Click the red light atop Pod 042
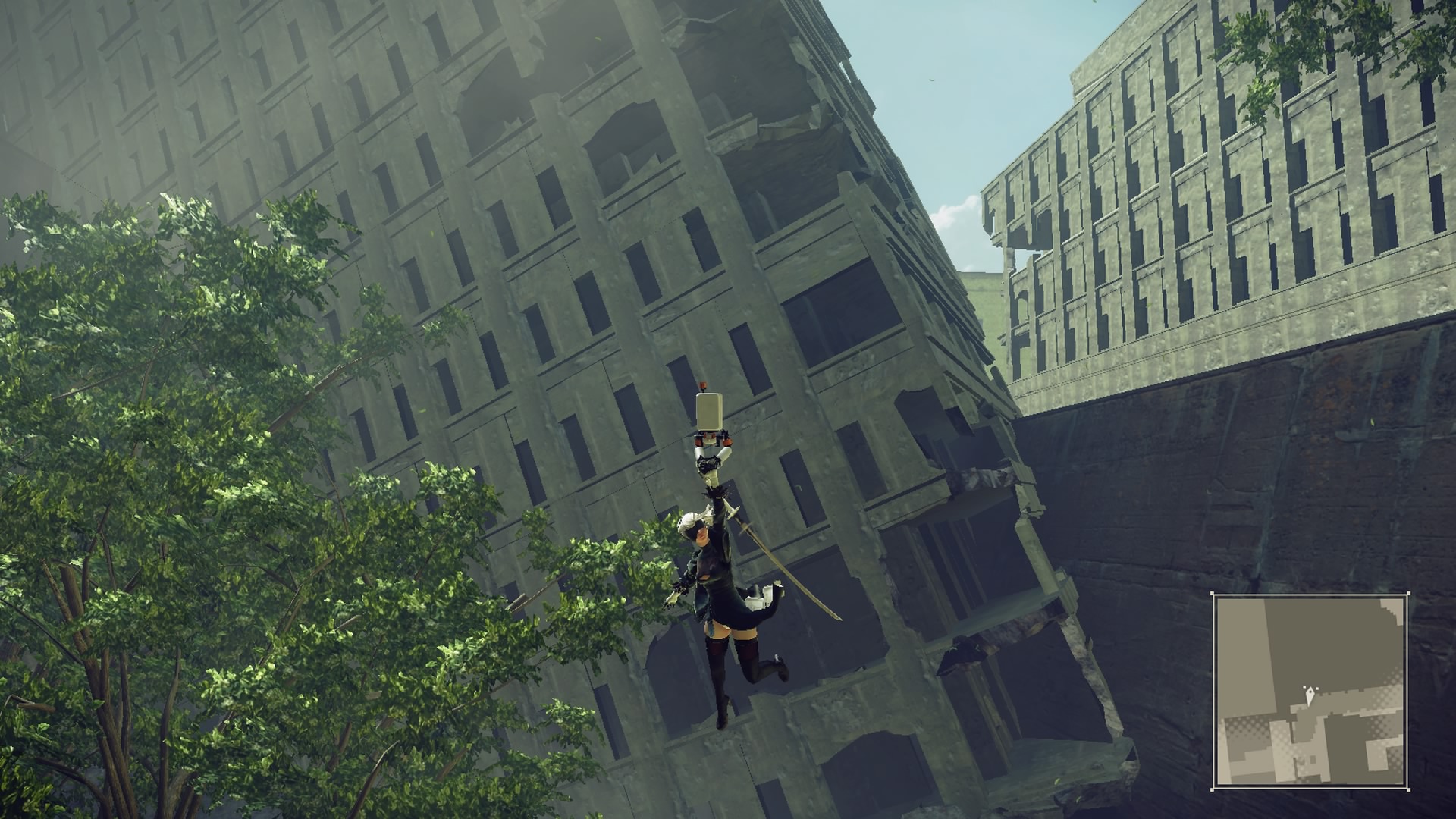This screenshot has height=819, width=1456. point(703,384)
